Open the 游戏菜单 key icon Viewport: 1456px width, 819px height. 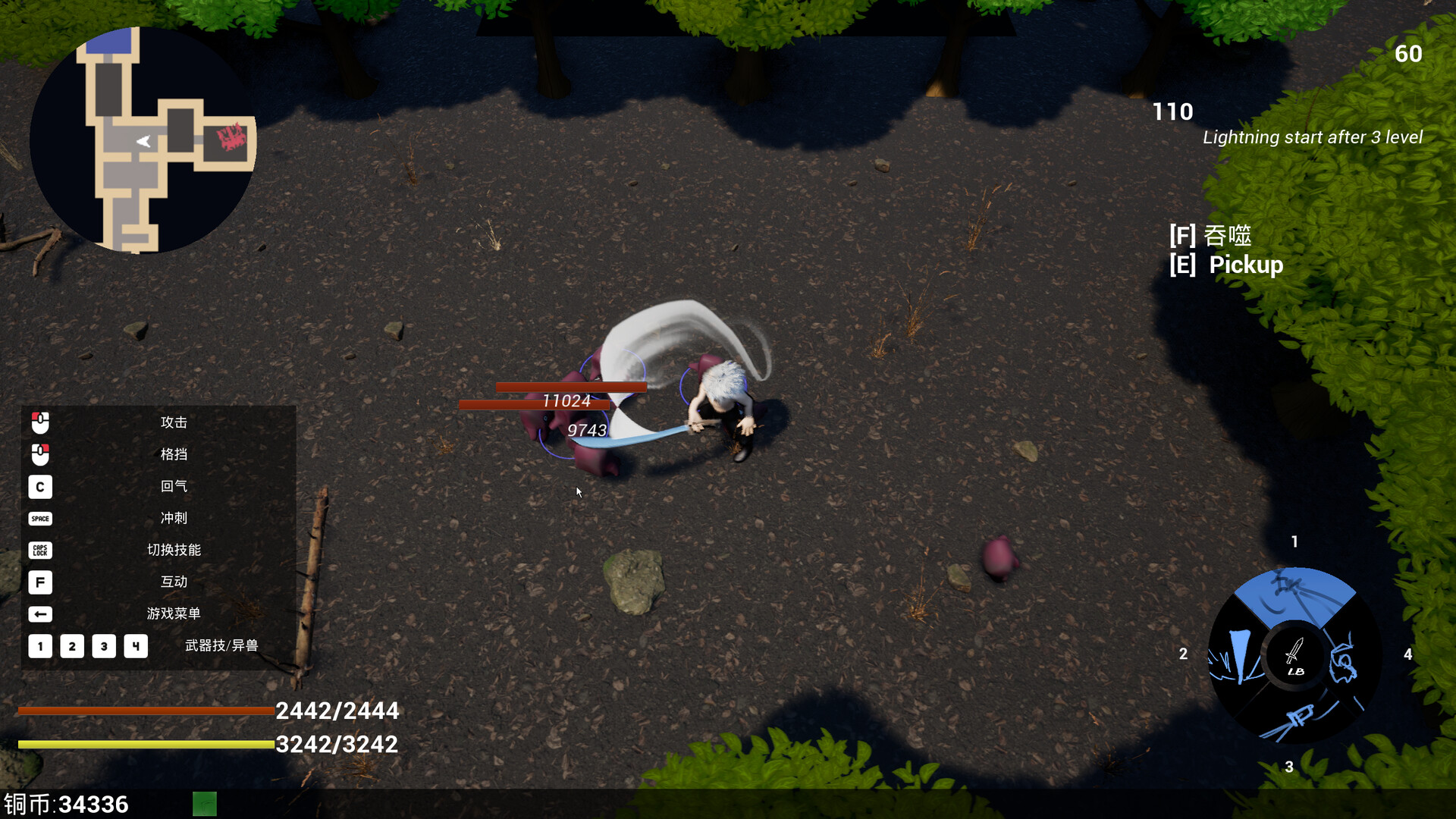point(40,614)
